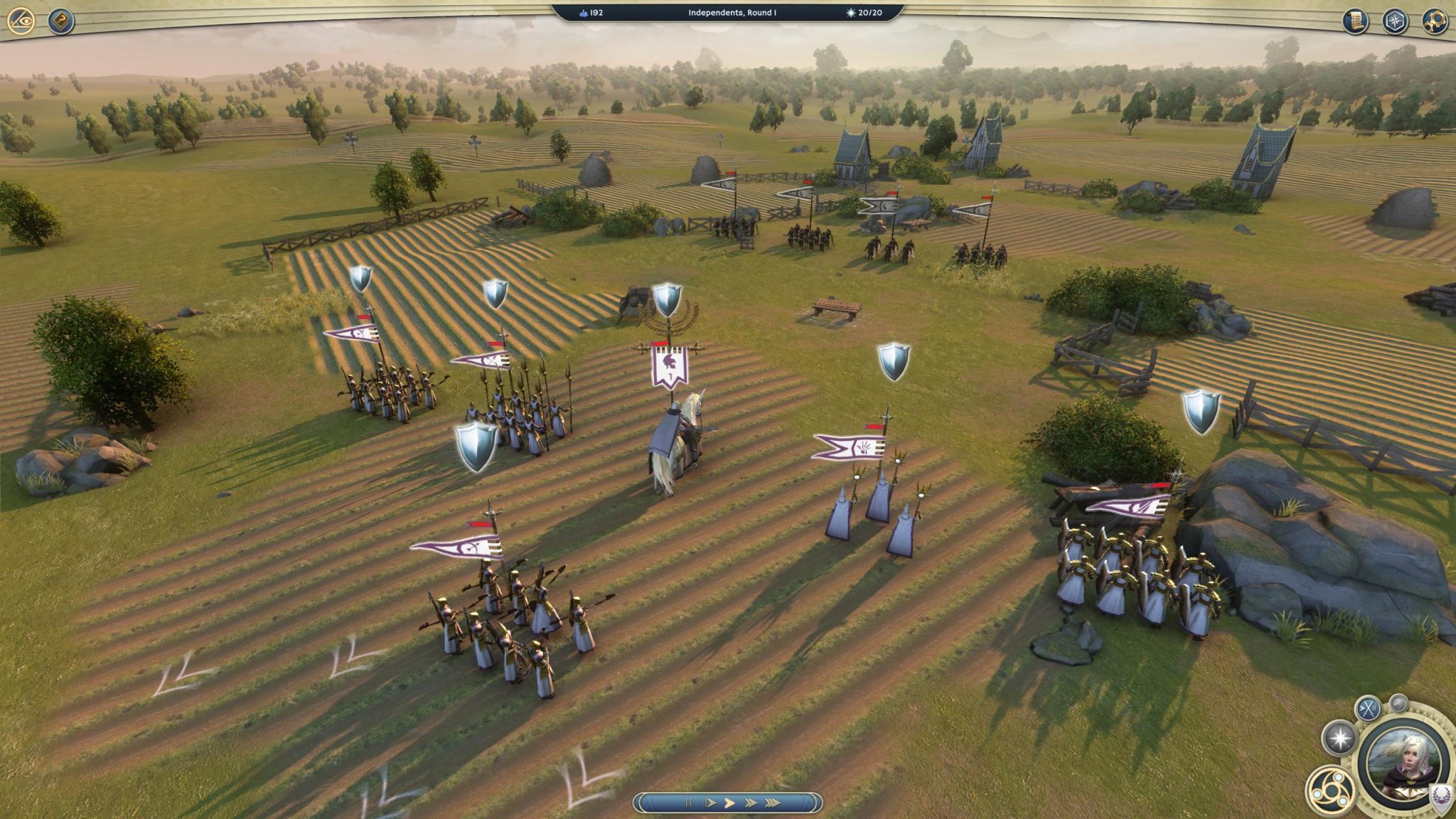Click the eye icon in top-left corner
1456x819 pixels.
click(x=21, y=21)
